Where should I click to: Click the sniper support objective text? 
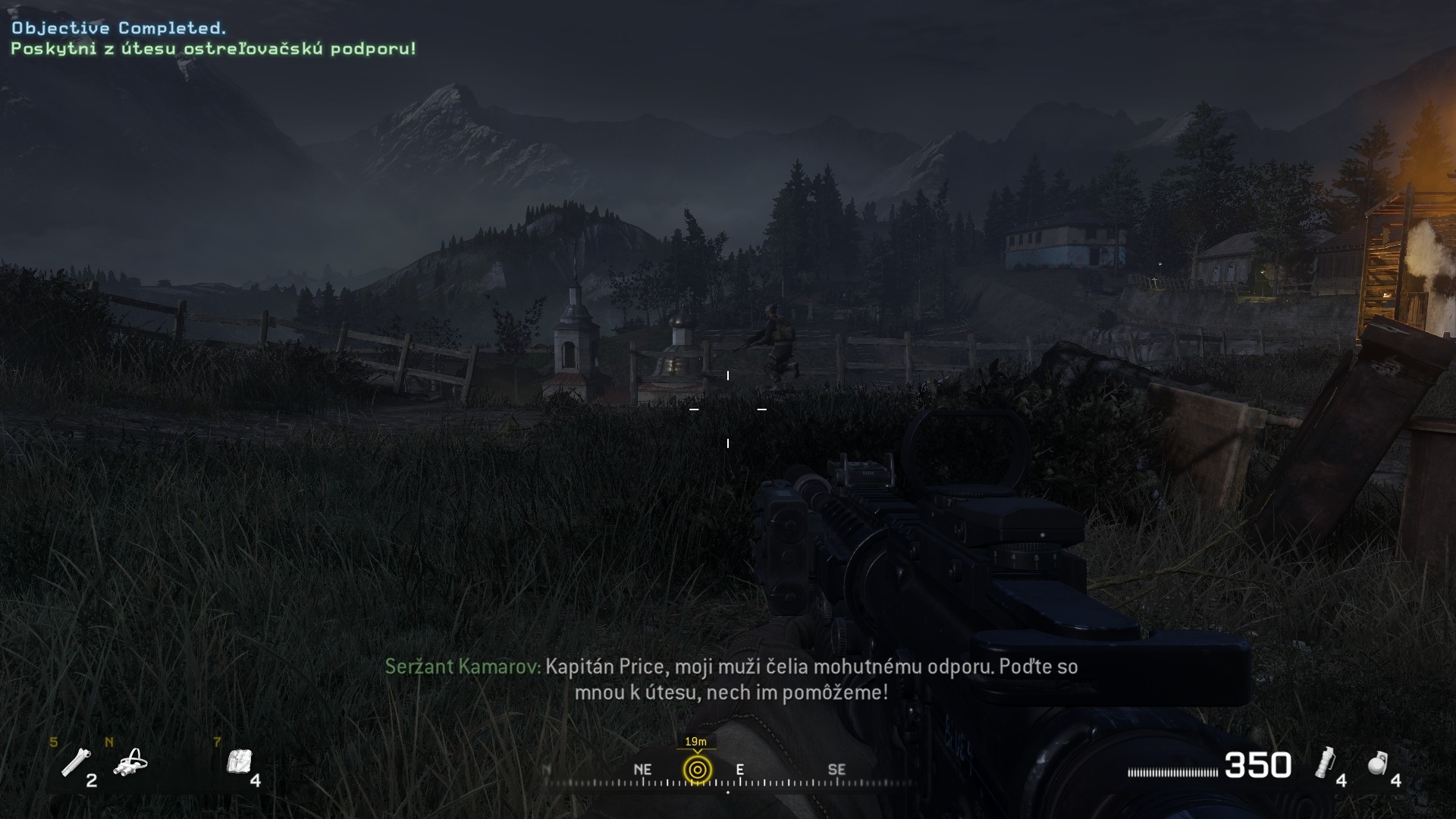[213, 49]
